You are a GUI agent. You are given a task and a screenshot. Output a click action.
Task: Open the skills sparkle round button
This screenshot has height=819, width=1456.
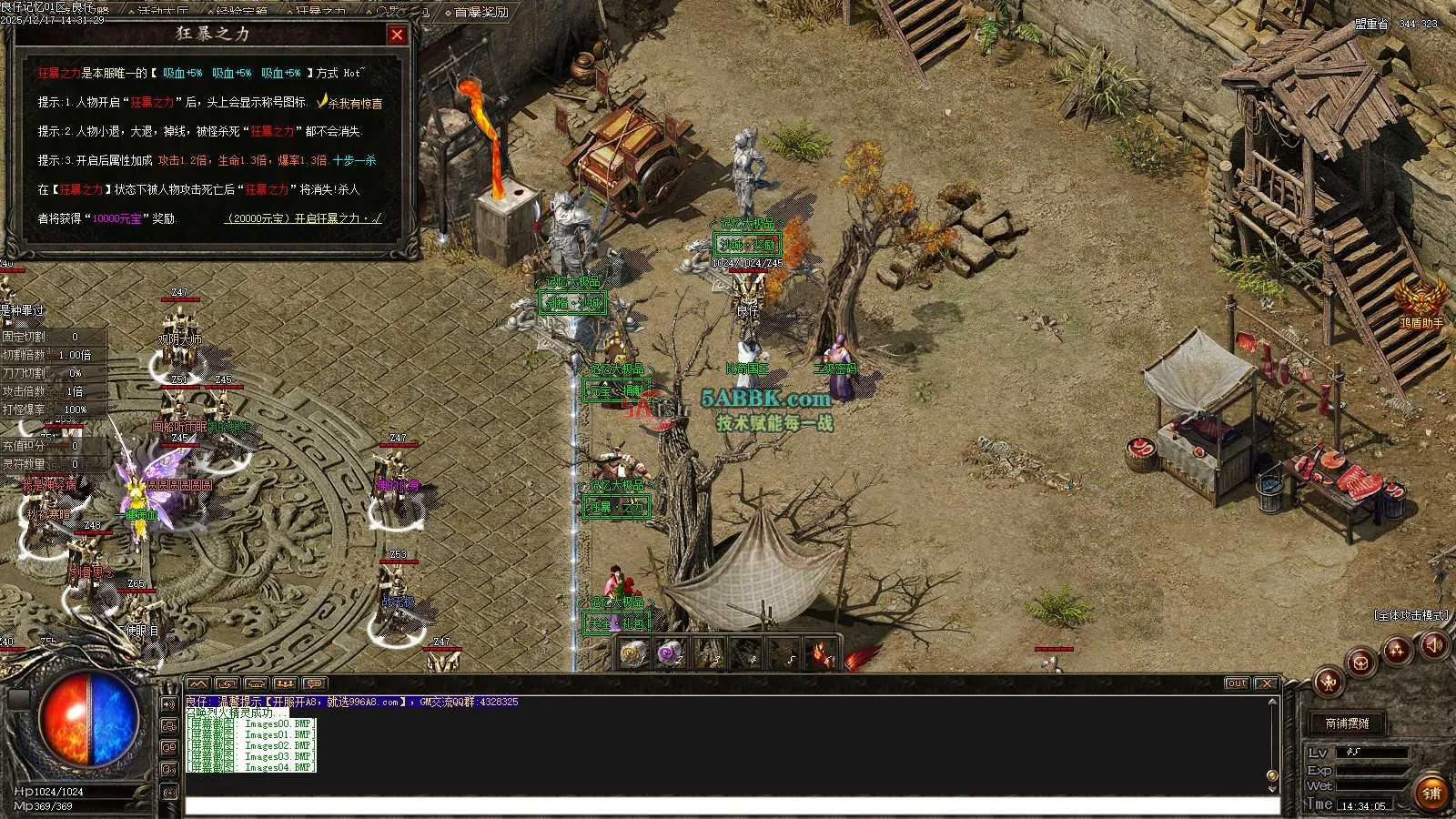point(1397,649)
